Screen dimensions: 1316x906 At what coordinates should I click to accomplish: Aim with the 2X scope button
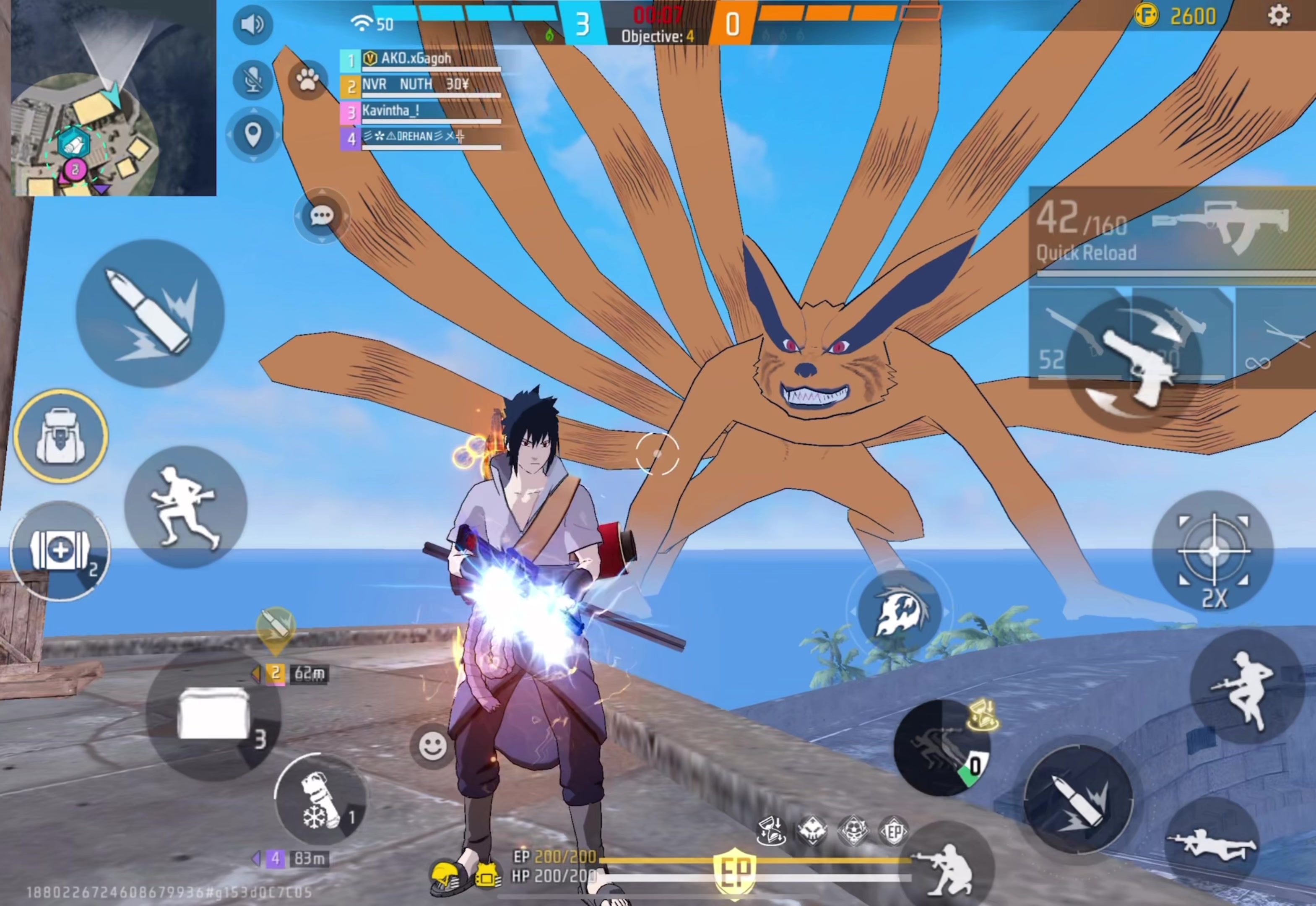[1213, 551]
